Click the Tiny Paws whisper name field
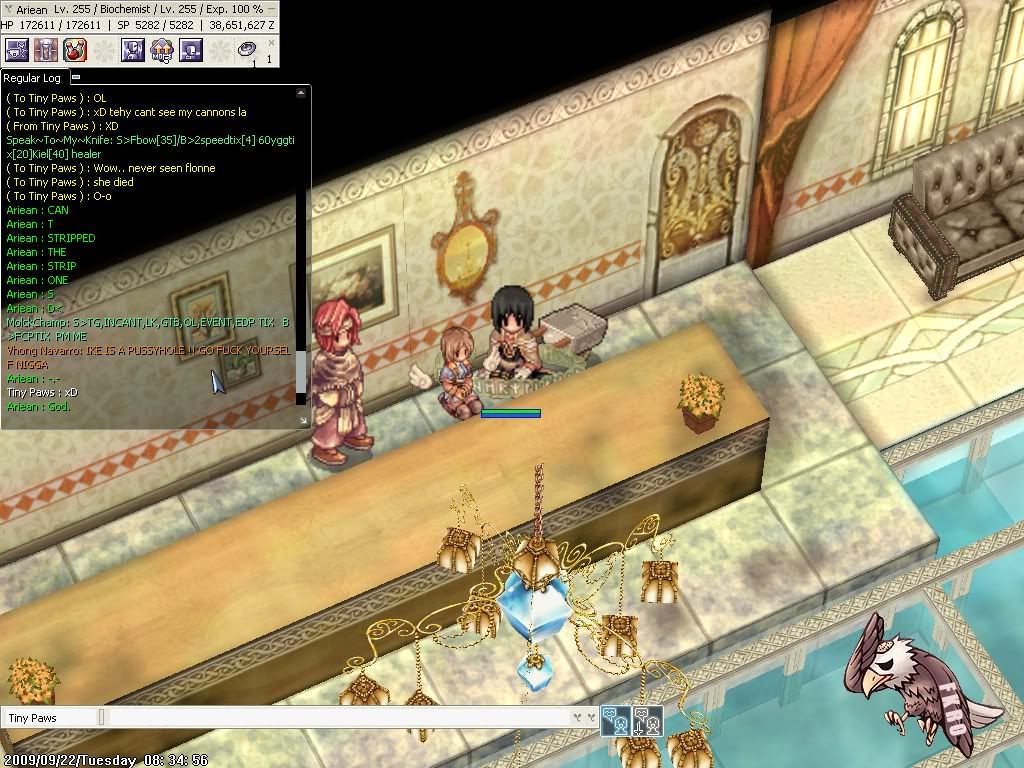 pyautogui.click(x=50, y=718)
